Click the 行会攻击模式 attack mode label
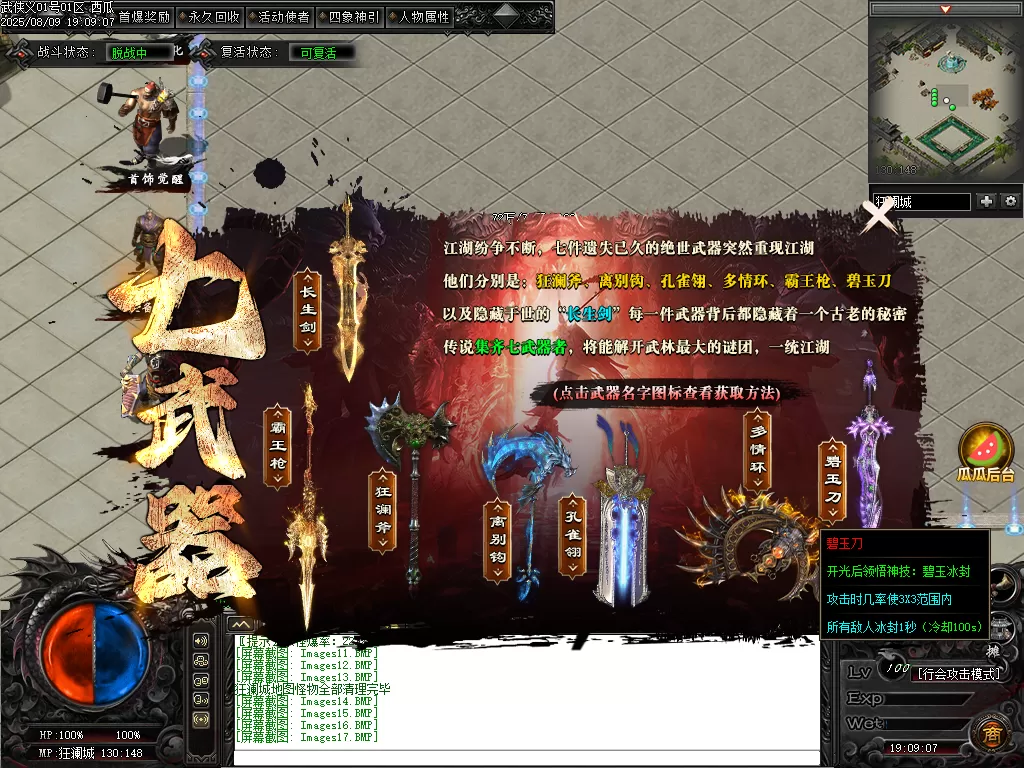This screenshot has height=768, width=1024. 958,674
